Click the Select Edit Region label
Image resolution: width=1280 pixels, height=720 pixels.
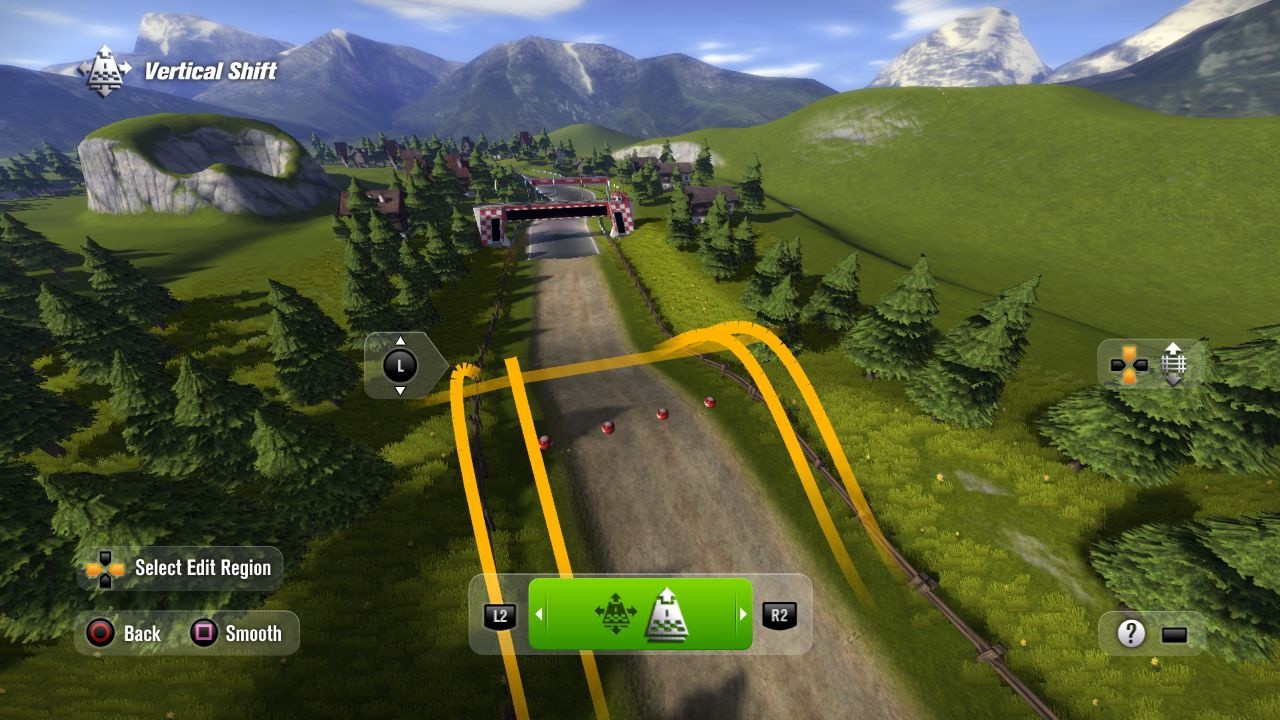coord(202,567)
